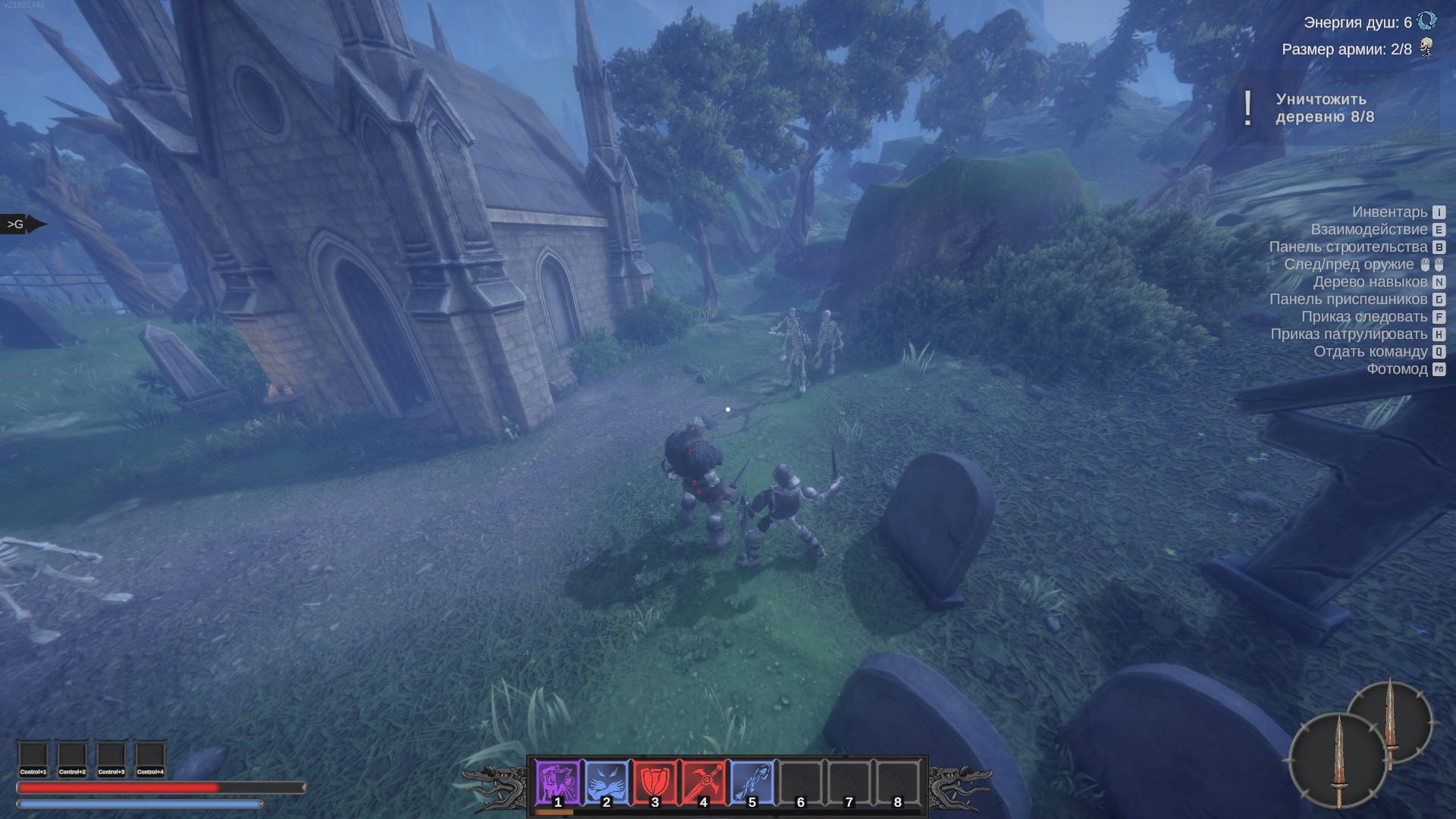Select the front dagger weapon circle
1456x819 pixels.
pos(1338,761)
